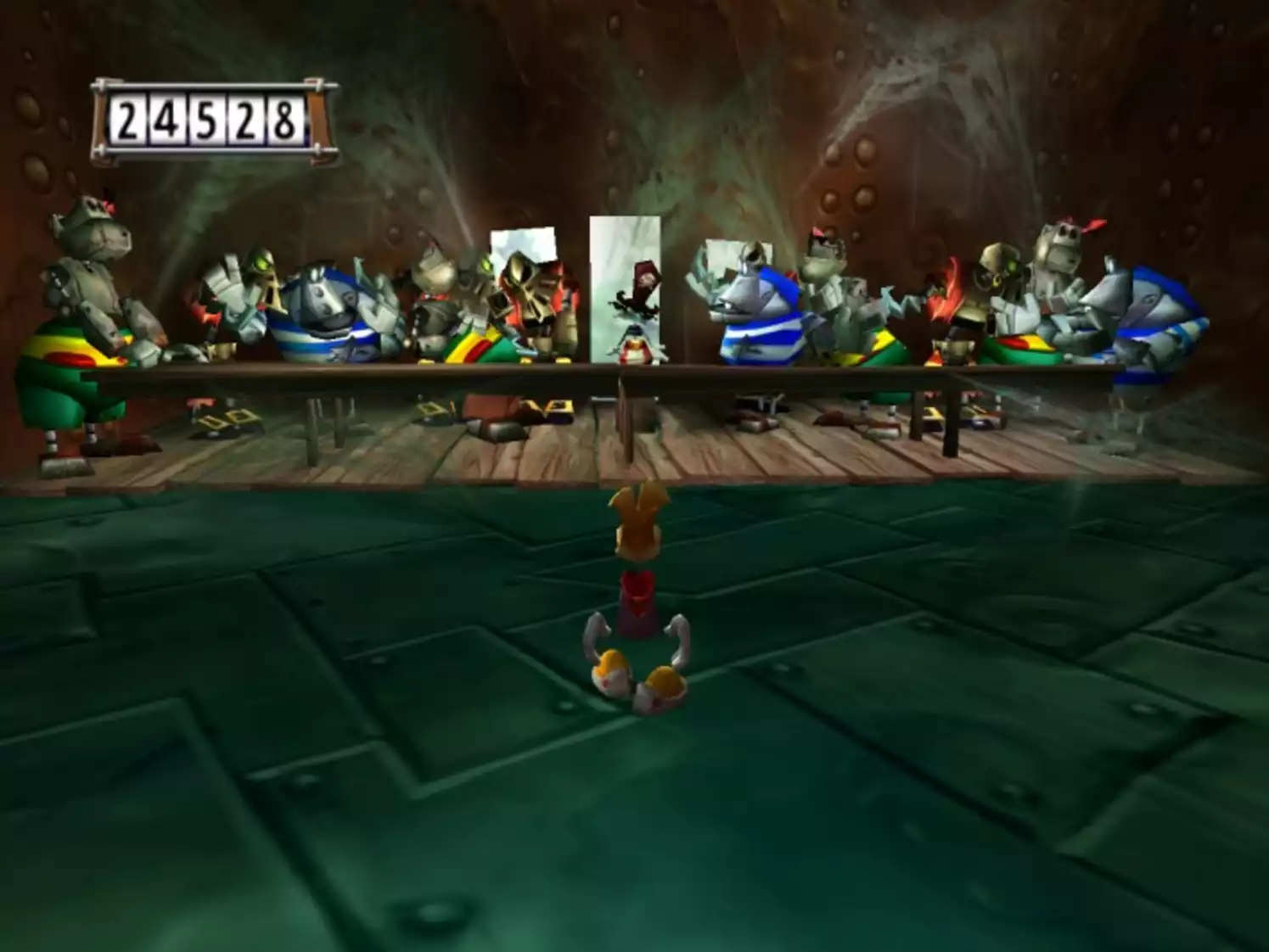Select the long wooden banquet table
The width and height of the screenshot is (1269, 952).
[340, 369]
